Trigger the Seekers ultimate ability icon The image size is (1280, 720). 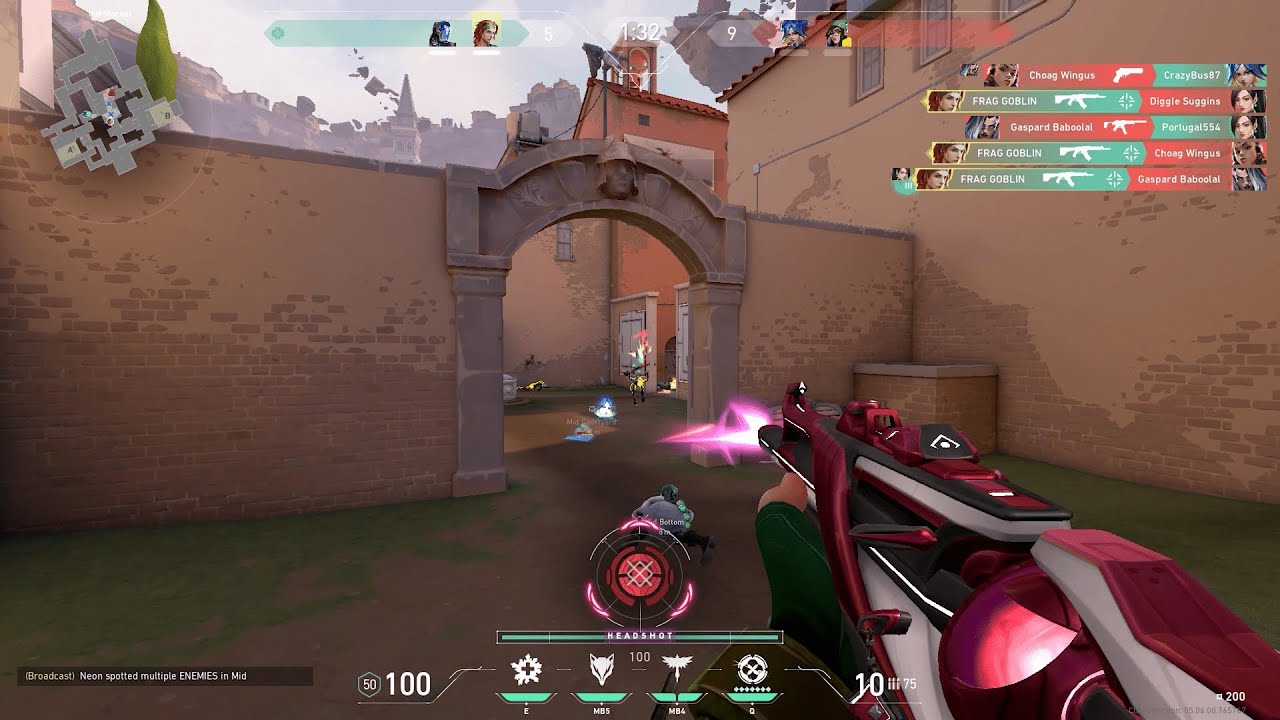click(752, 669)
